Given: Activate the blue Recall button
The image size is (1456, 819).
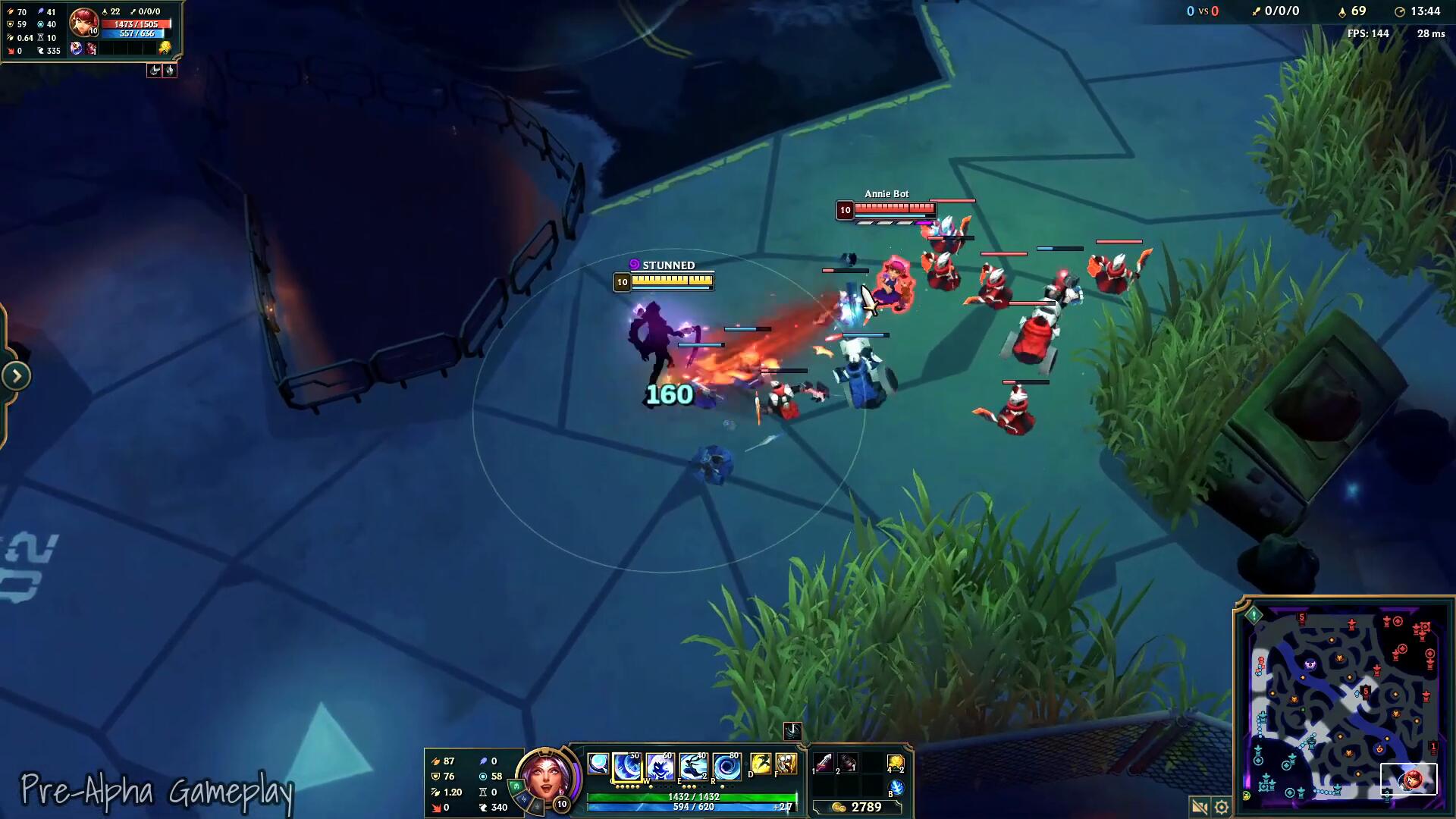Looking at the screenshot, I should (896, 788).
